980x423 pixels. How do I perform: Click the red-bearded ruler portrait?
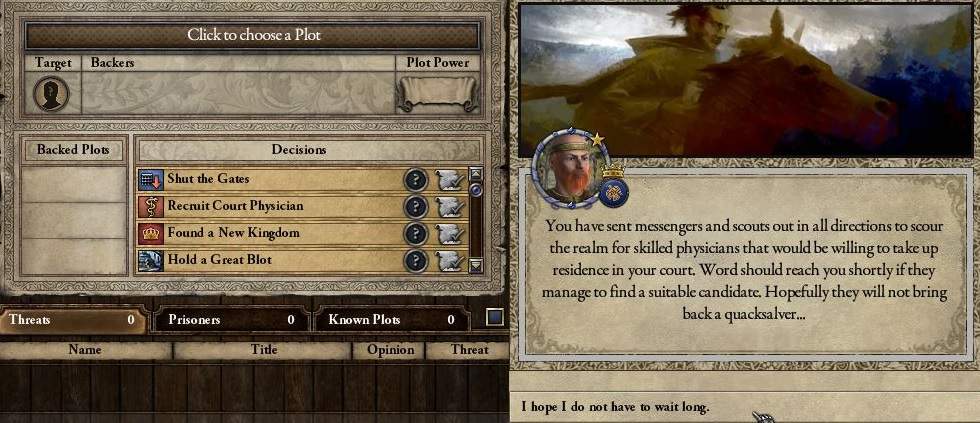click(x=567, y=168)
